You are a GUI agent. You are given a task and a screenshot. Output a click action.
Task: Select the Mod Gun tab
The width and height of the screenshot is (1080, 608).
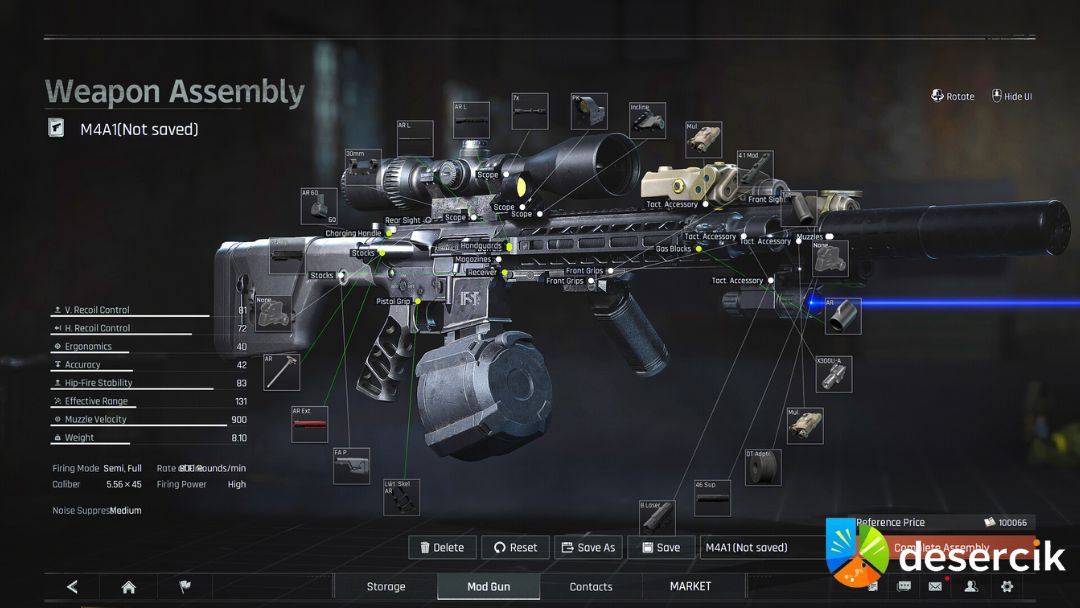tap(488, 586)
